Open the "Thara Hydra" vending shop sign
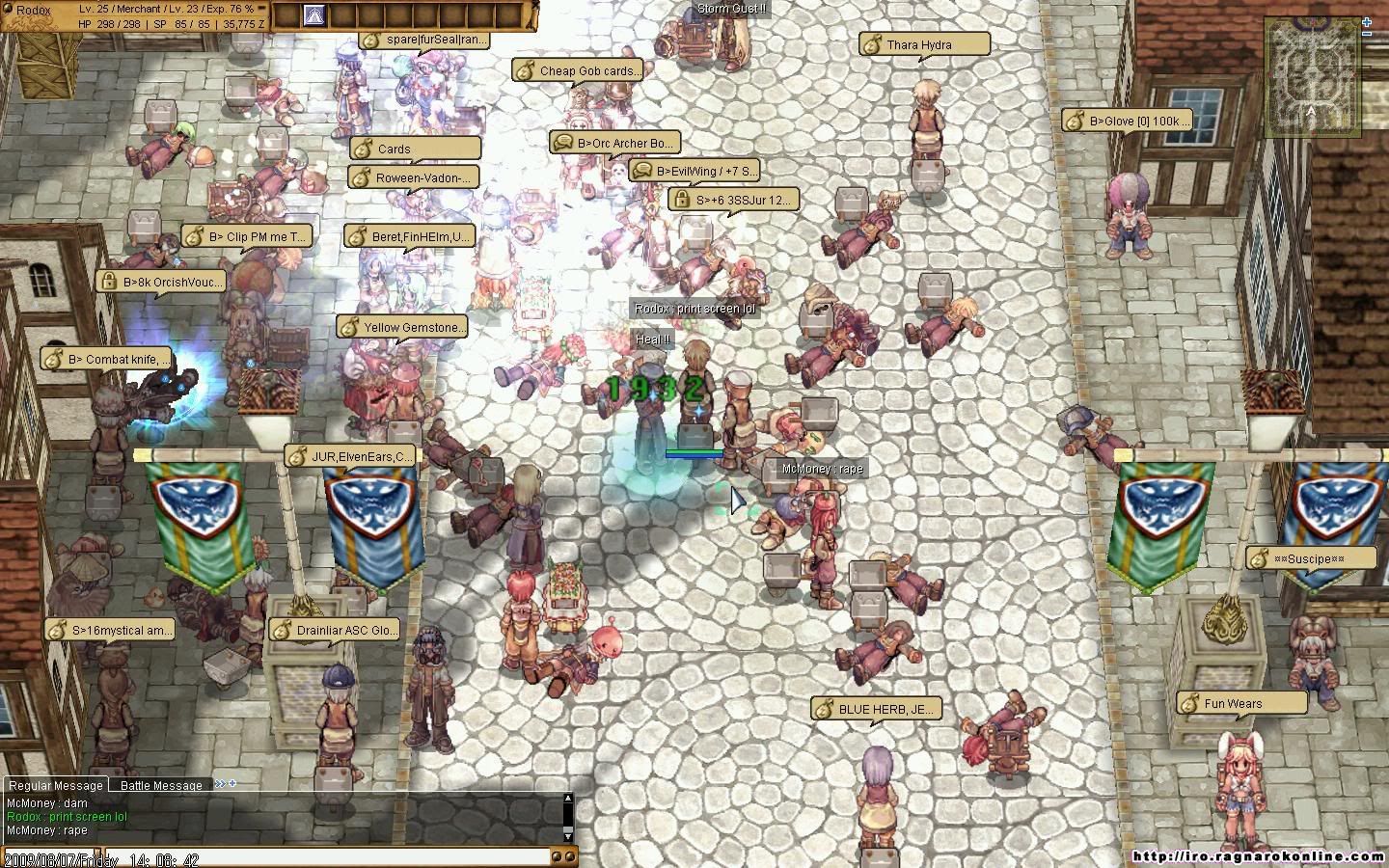The height and width of the screenshot is (868, 1389). pyautogui.click(x=924, y=44)
